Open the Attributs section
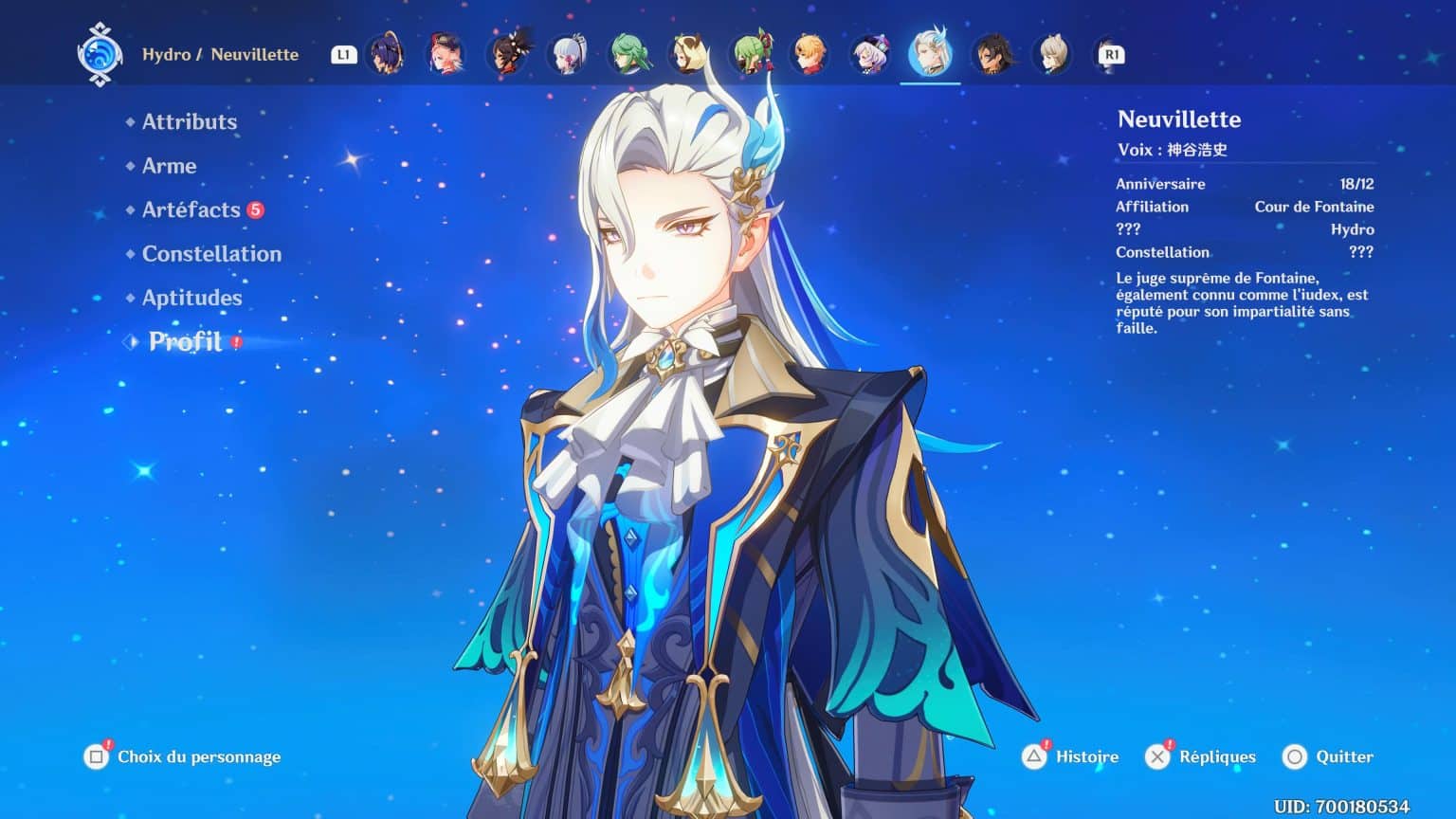Viewport: 1456px width, 819px height. (189, 121)
